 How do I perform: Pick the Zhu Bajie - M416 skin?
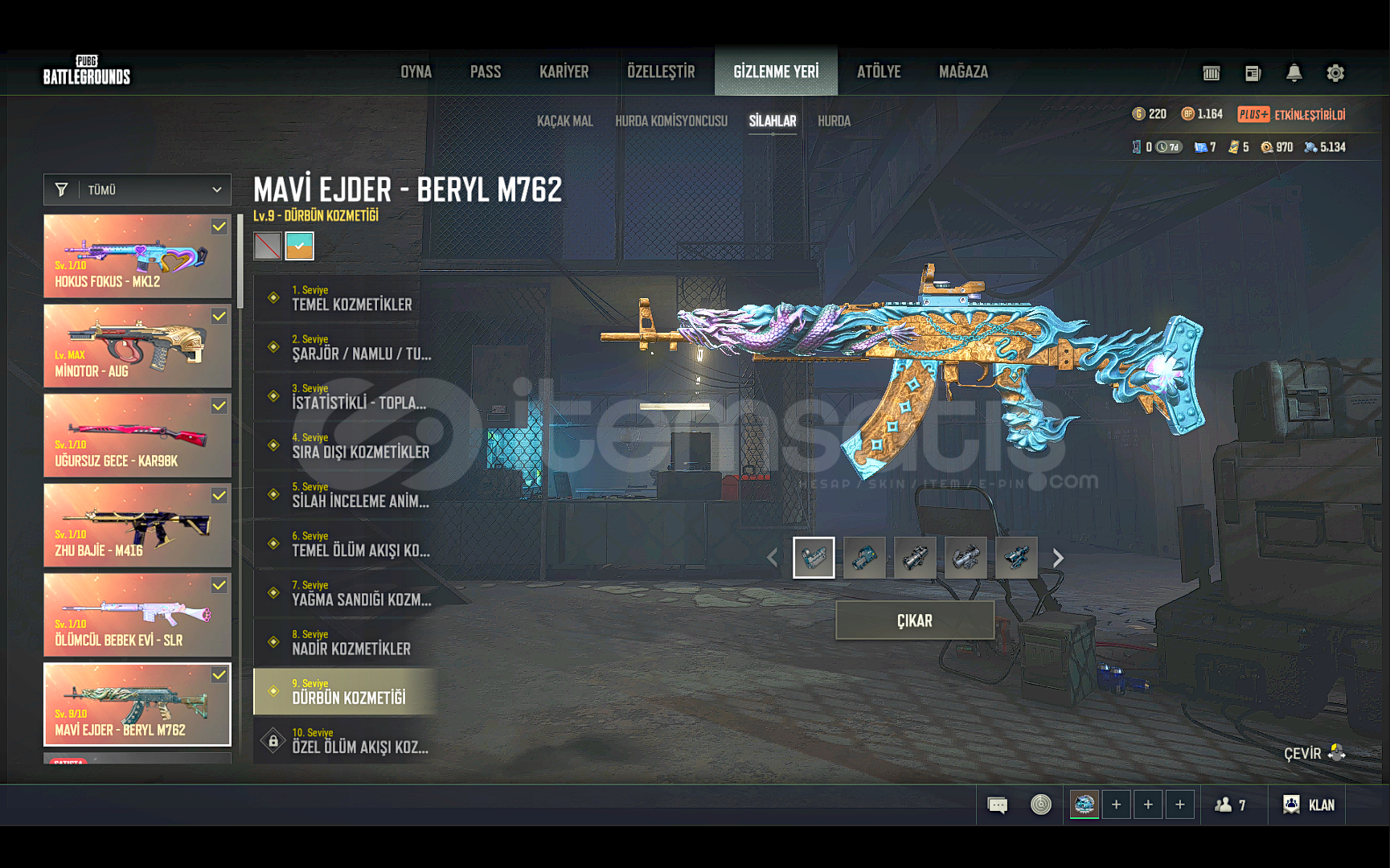click(x=137, y=526)
